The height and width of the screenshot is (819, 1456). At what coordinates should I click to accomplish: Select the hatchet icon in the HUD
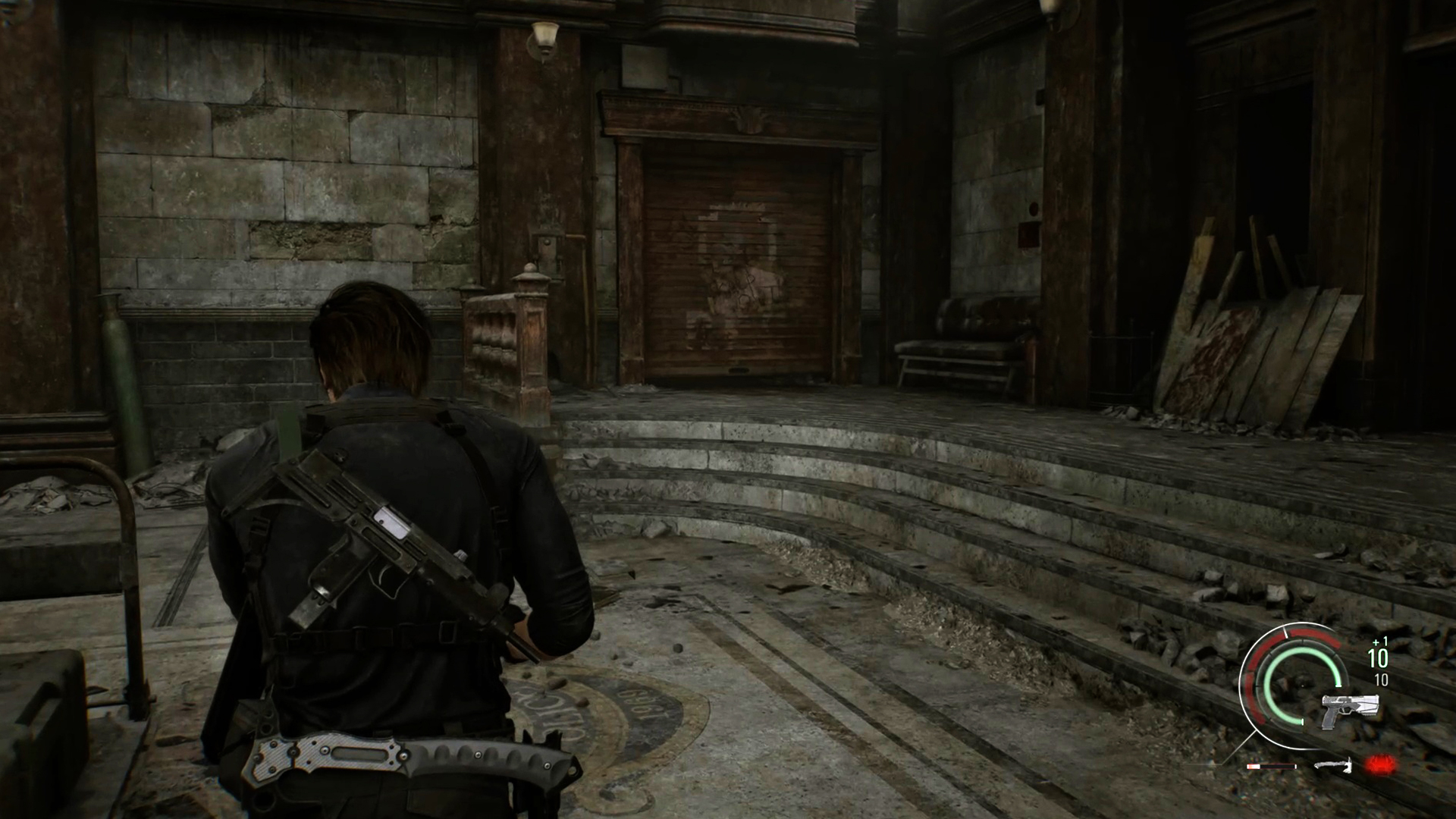[x=1332, y=766]
